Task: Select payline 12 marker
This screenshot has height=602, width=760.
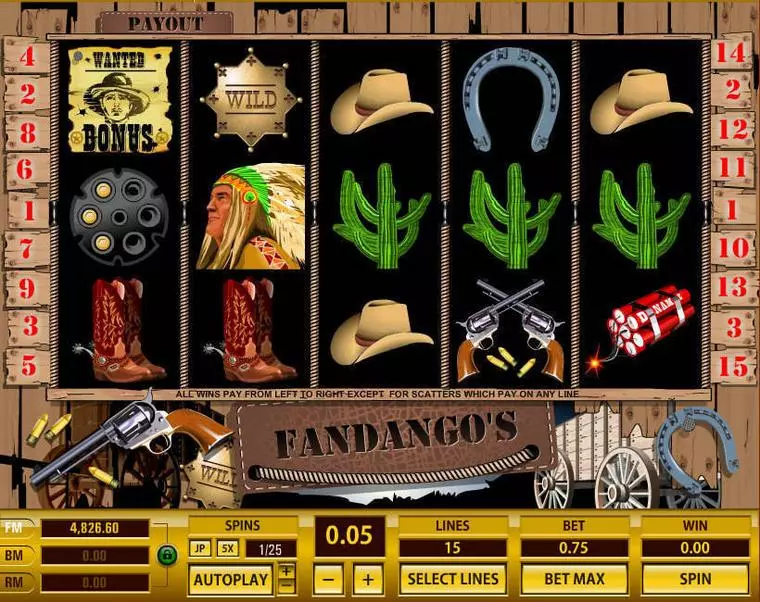Action: pyautogui.click(x=733, y=129)
